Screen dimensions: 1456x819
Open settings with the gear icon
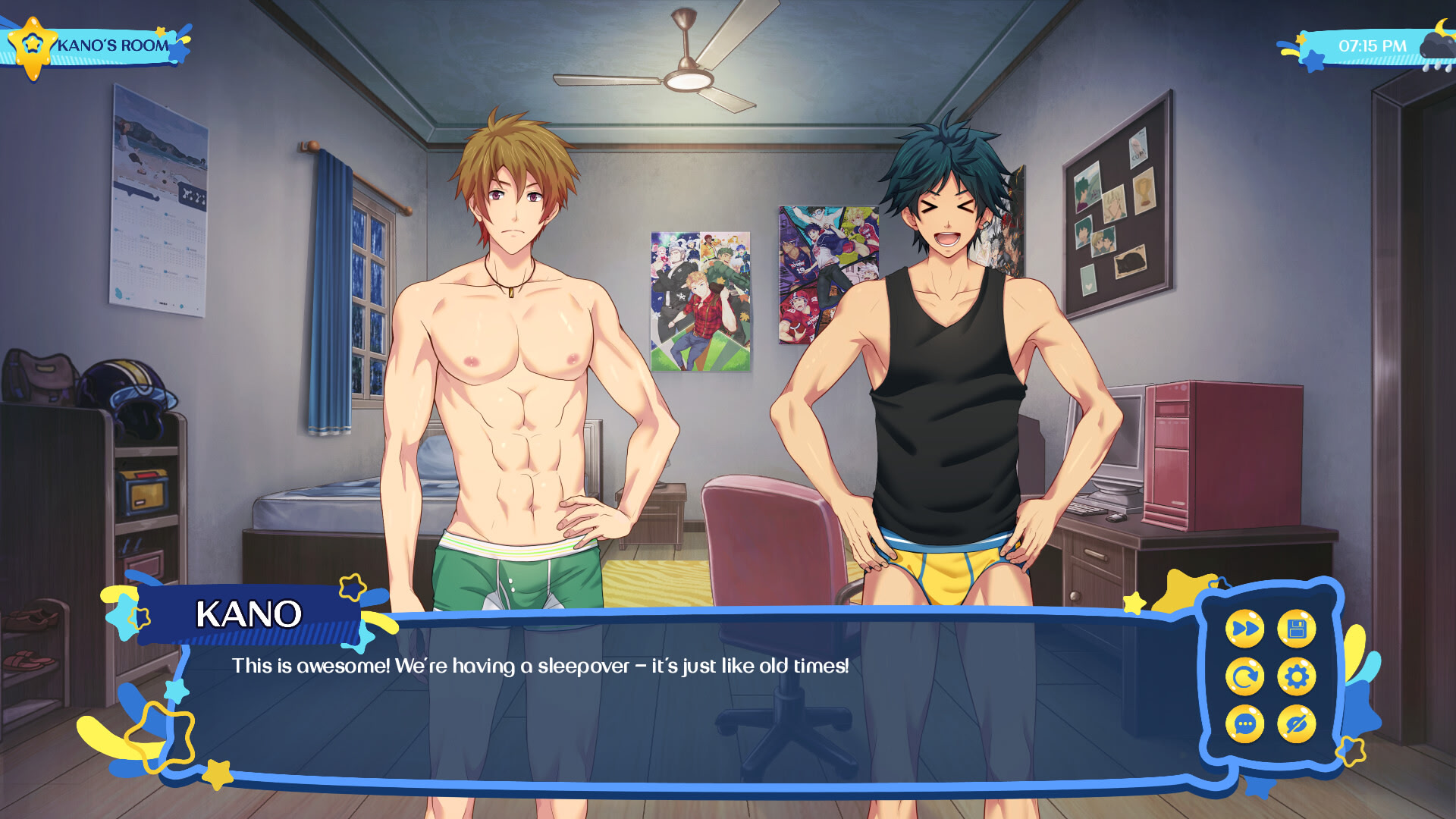click(1297, 676)
